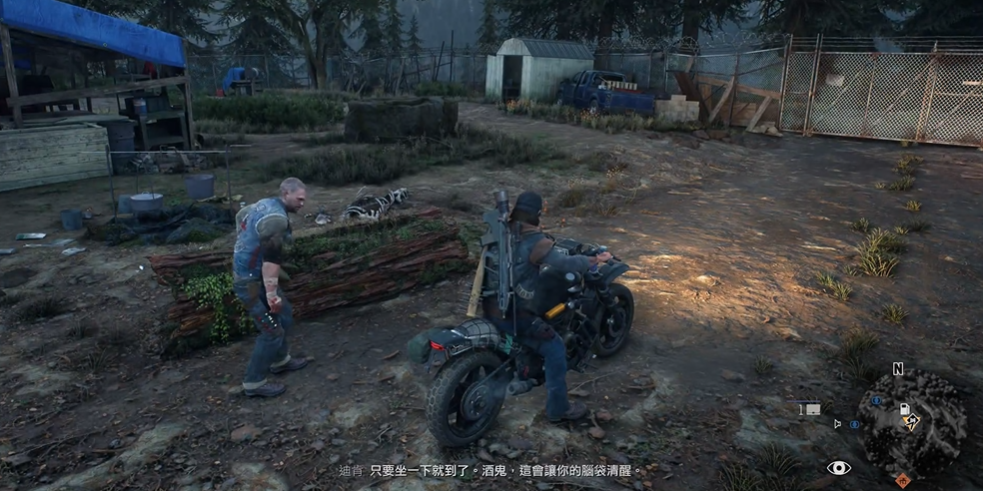Click the orange diamond marker below minimap
This screenshot has height=491, width=983.
903,479
